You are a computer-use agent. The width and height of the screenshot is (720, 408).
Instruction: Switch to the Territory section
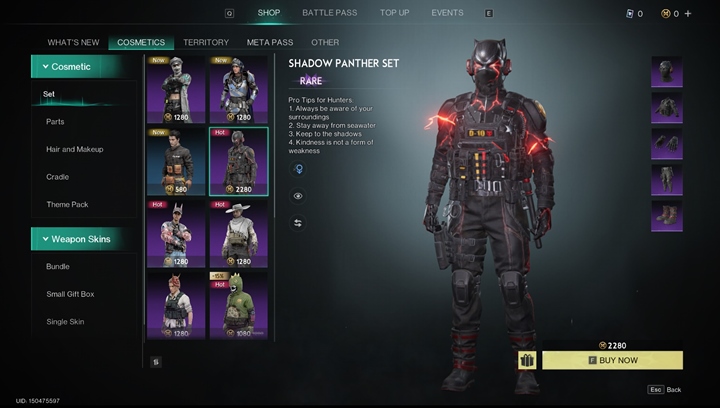click(x=206, y=43)
